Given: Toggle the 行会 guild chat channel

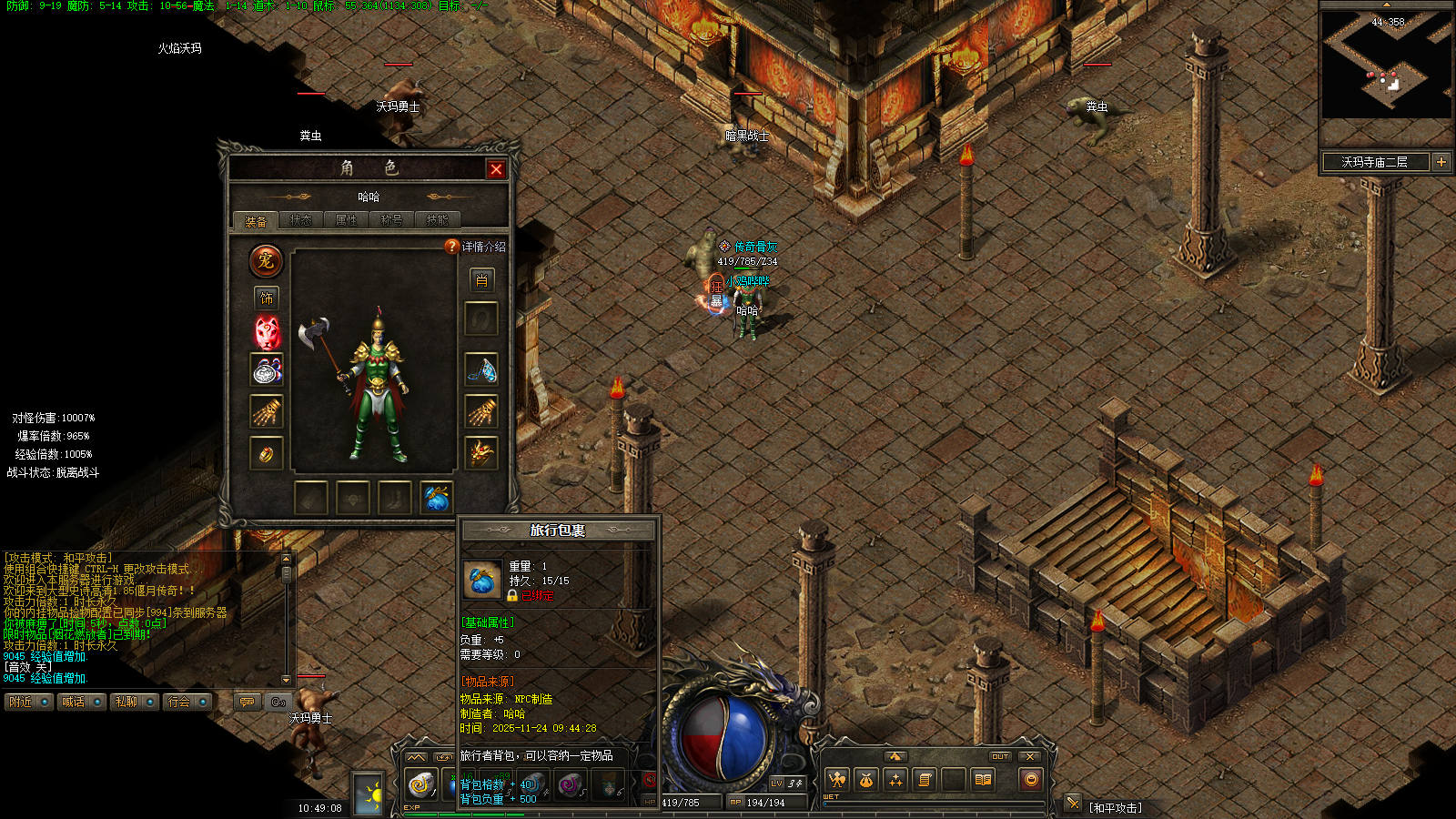Looking at the screenshot, I should [187, 702].
